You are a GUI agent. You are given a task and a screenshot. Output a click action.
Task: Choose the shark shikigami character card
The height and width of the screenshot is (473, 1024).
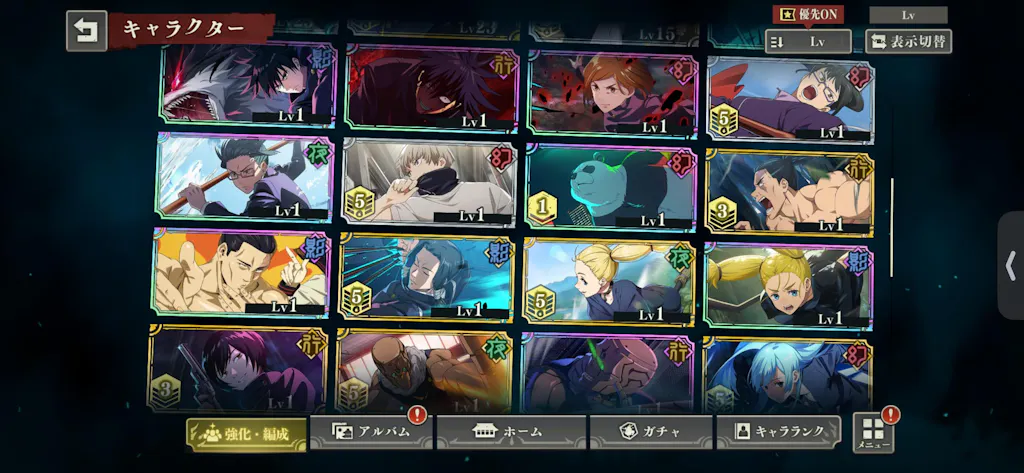click(x=249, y=85)
